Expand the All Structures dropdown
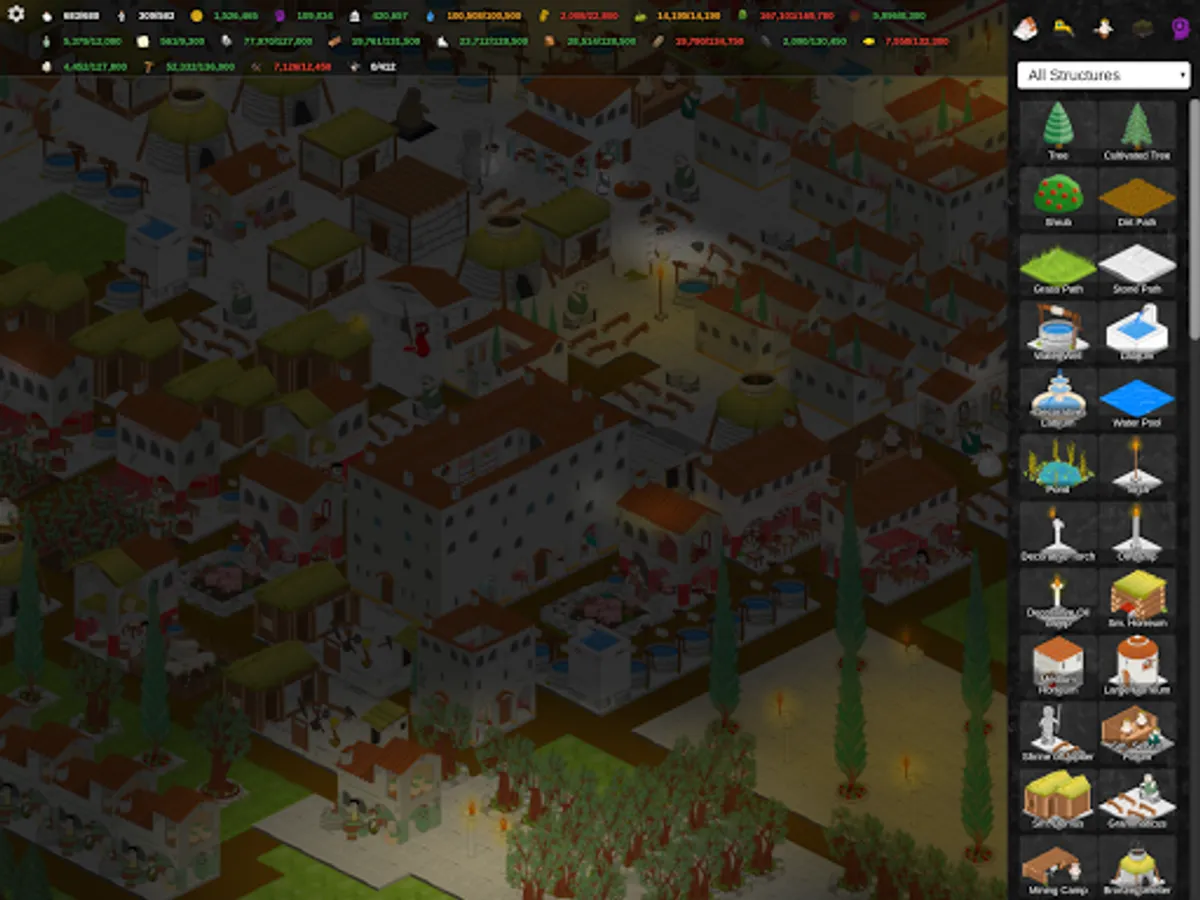1200x900 pixels. (1103, 75)
